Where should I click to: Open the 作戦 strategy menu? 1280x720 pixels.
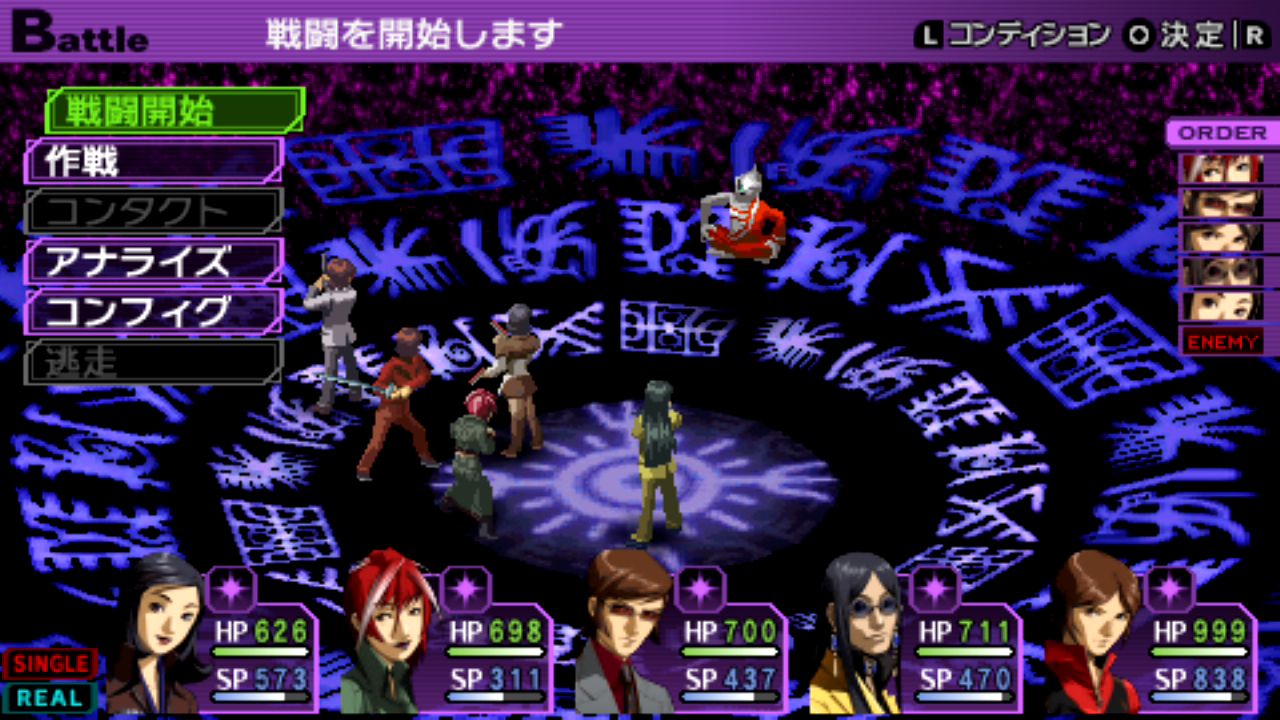pyautogui.click(x=153, y=161)
